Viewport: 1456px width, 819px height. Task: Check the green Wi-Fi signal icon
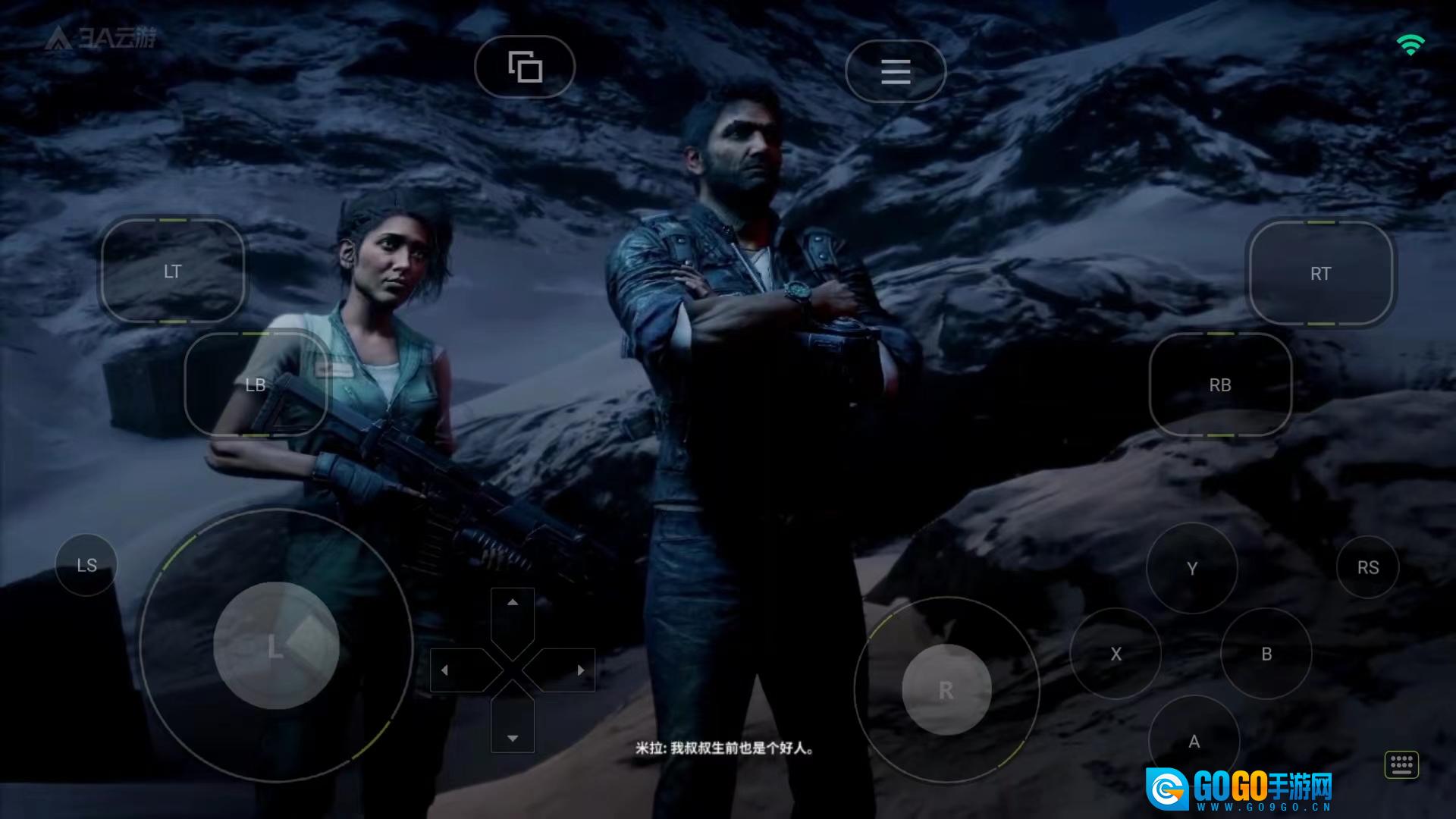[1410, 45]
